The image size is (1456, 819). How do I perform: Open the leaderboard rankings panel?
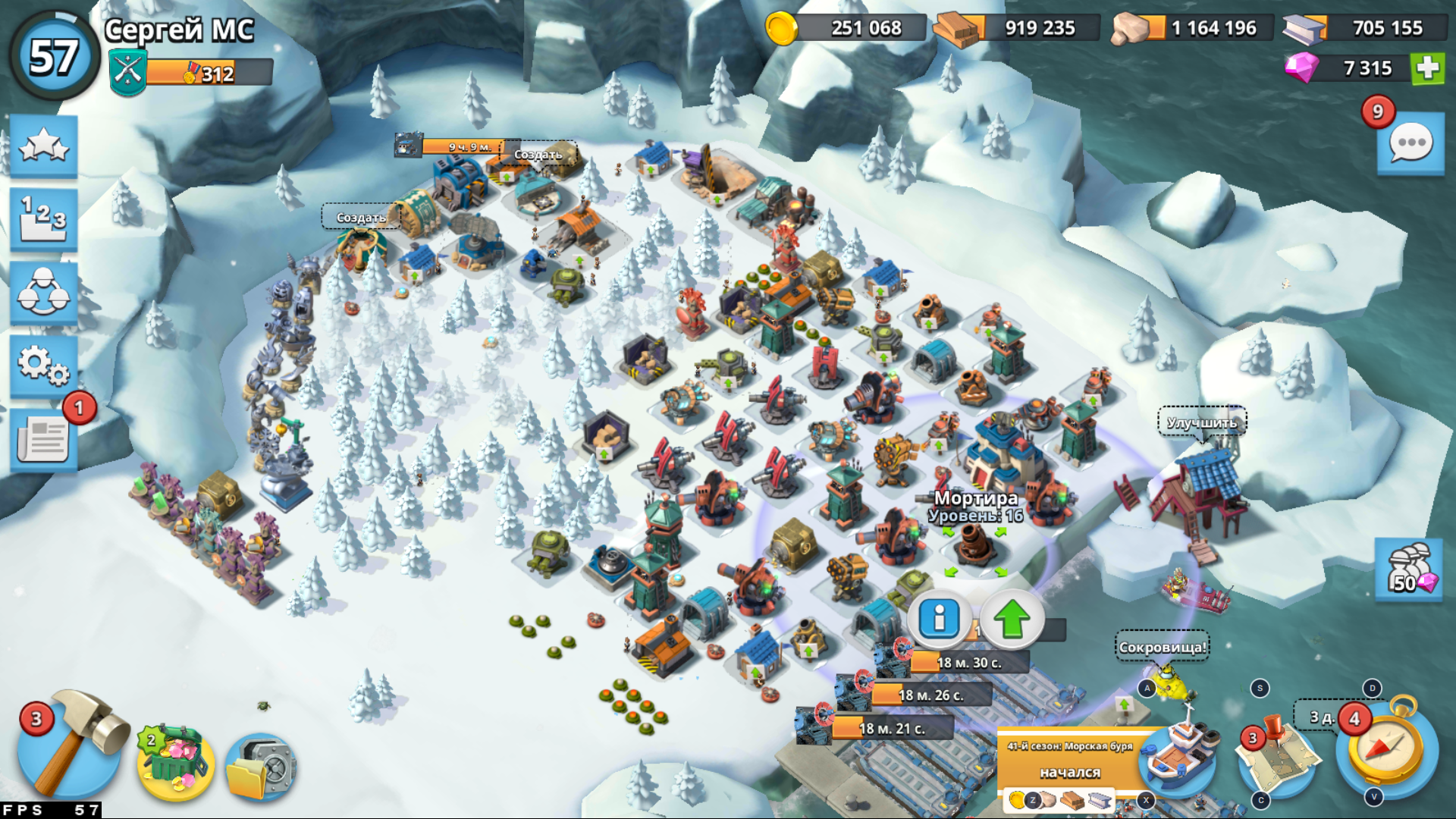[43, 220]
